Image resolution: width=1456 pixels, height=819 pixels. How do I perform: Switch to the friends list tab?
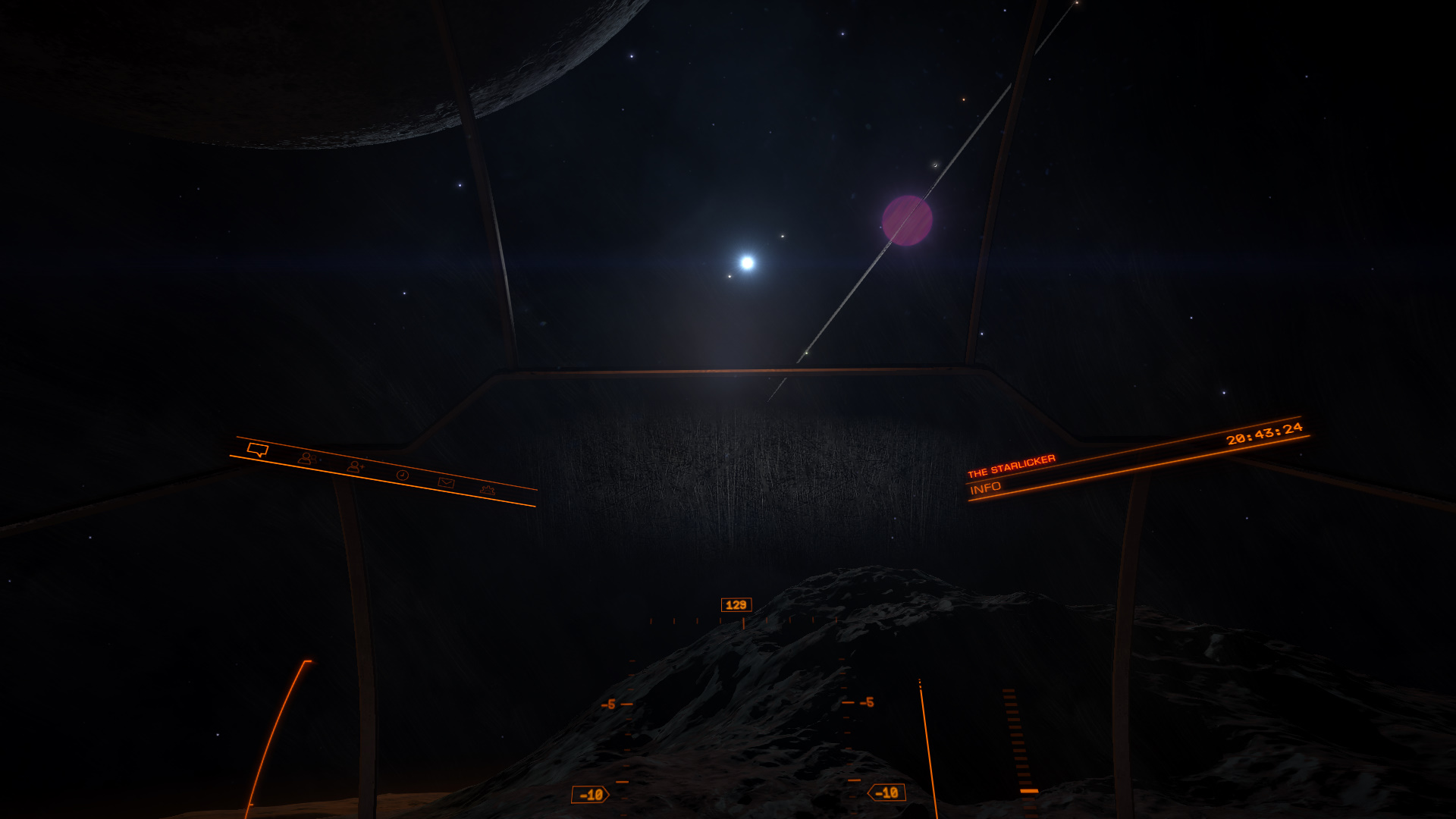tap(306, 458)
